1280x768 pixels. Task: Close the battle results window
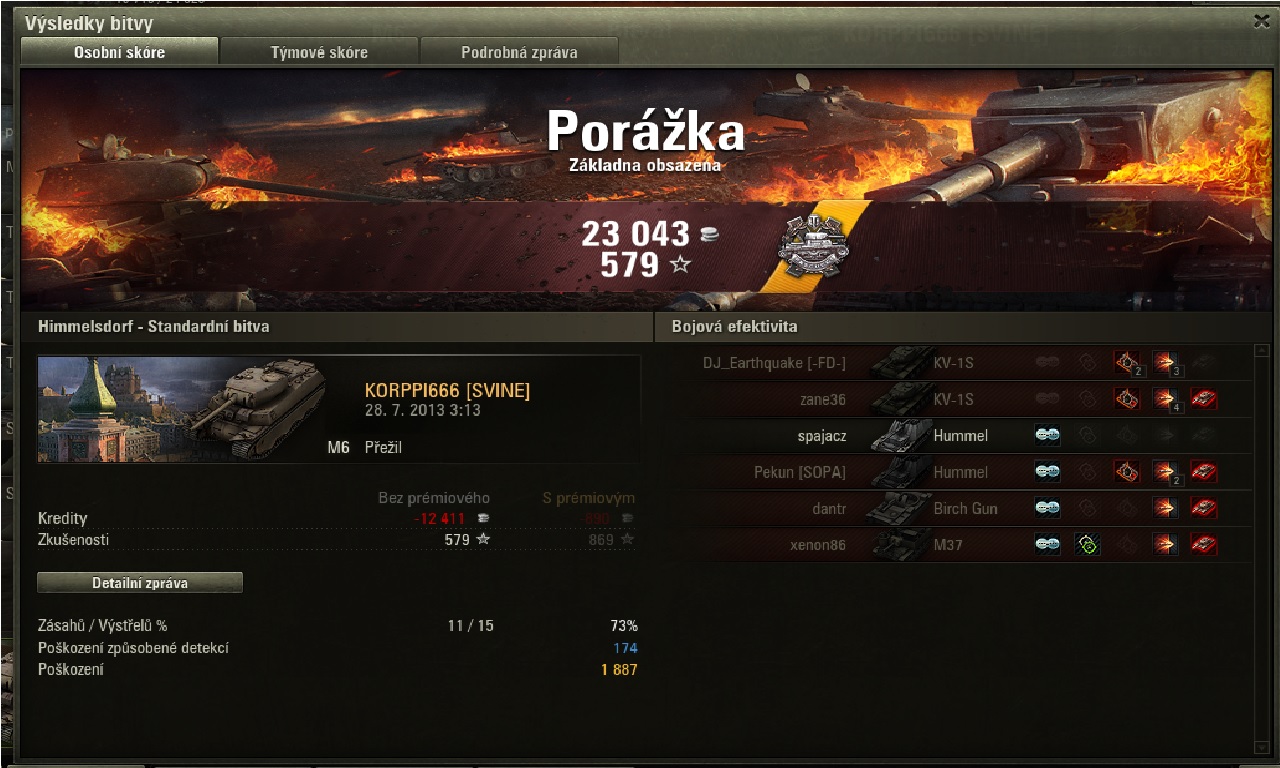[x=1262, y=21]
